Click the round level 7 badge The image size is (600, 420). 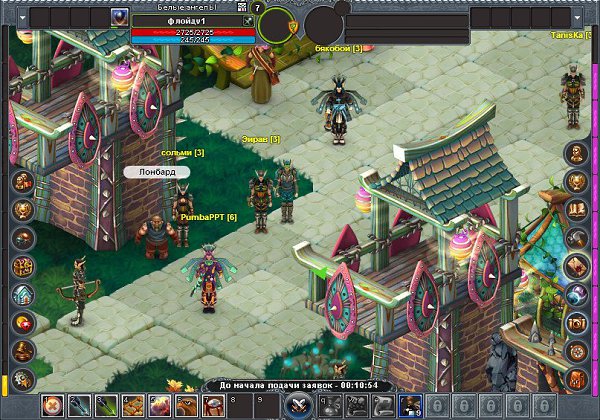point(258,8)
